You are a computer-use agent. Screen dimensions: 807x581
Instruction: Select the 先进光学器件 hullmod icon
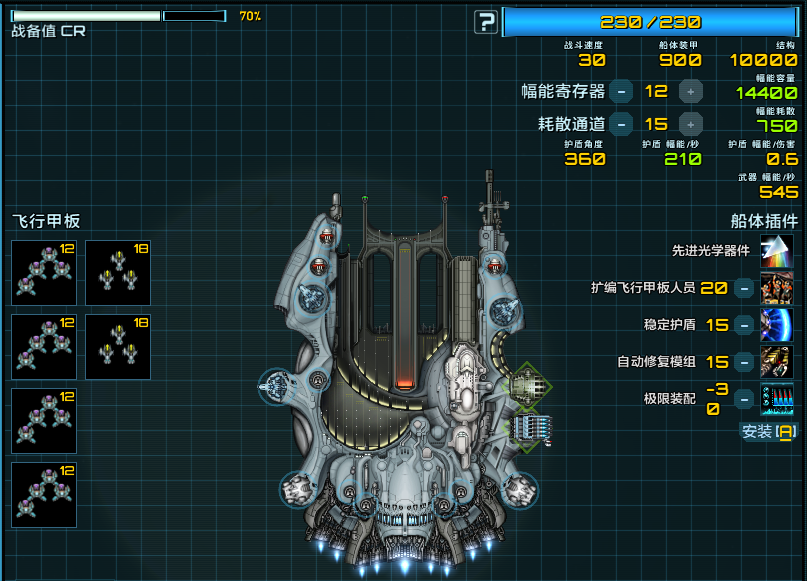click(x=777, y=251)
